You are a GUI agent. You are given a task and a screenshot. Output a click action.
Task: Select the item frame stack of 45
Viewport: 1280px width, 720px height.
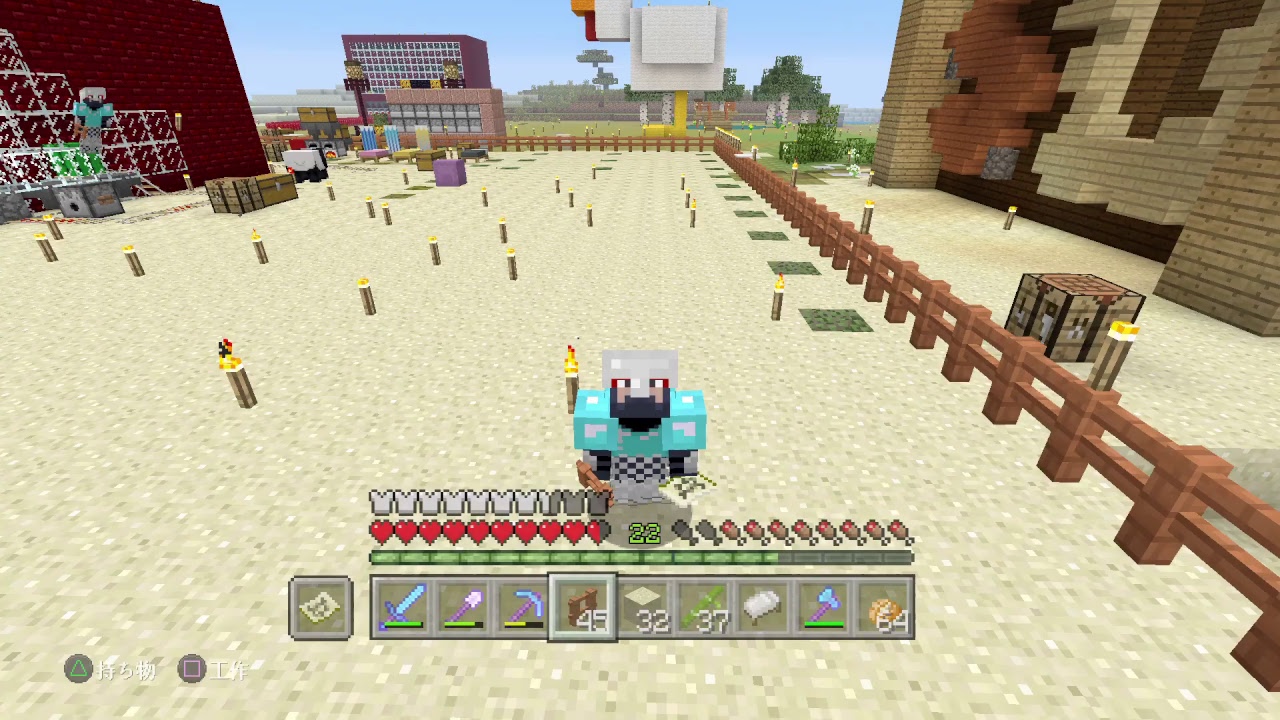coord(583,605)
